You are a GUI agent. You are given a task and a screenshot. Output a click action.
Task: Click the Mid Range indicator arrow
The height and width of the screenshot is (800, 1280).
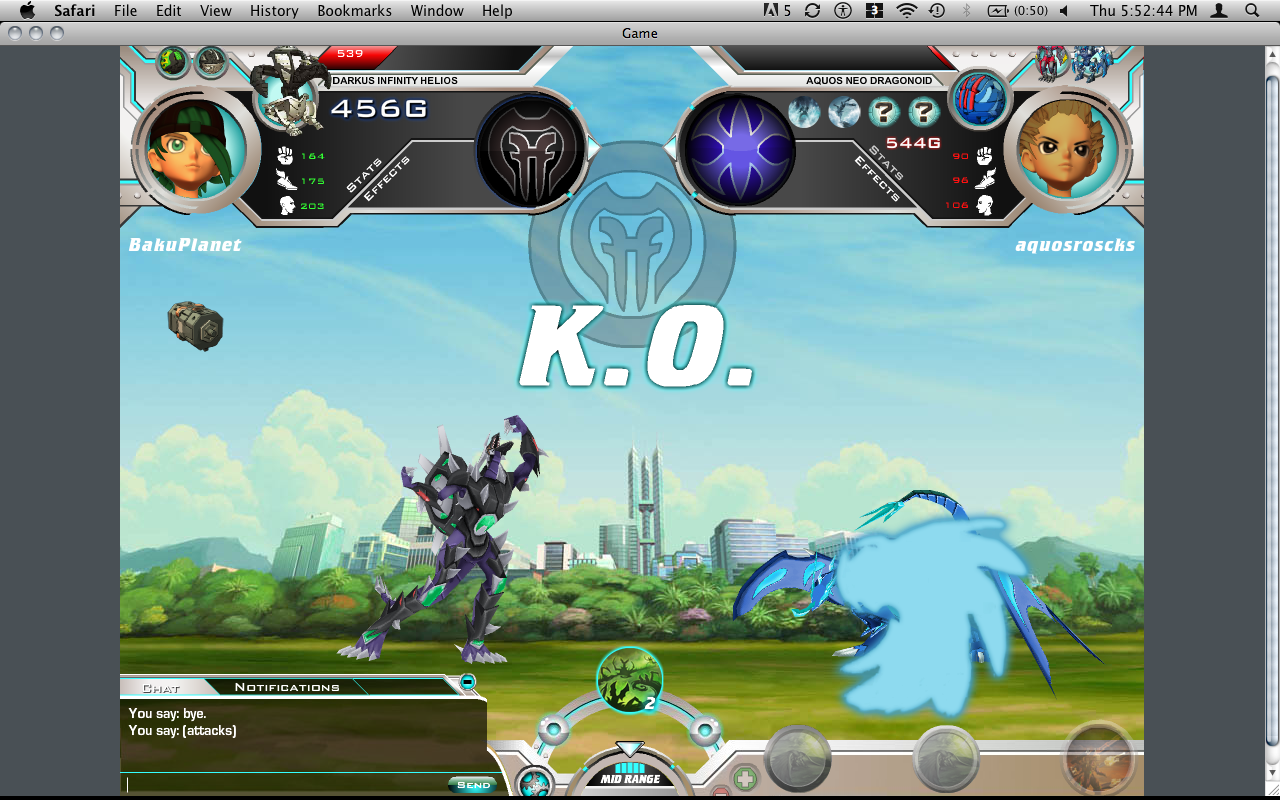click(x=629, y=749)
